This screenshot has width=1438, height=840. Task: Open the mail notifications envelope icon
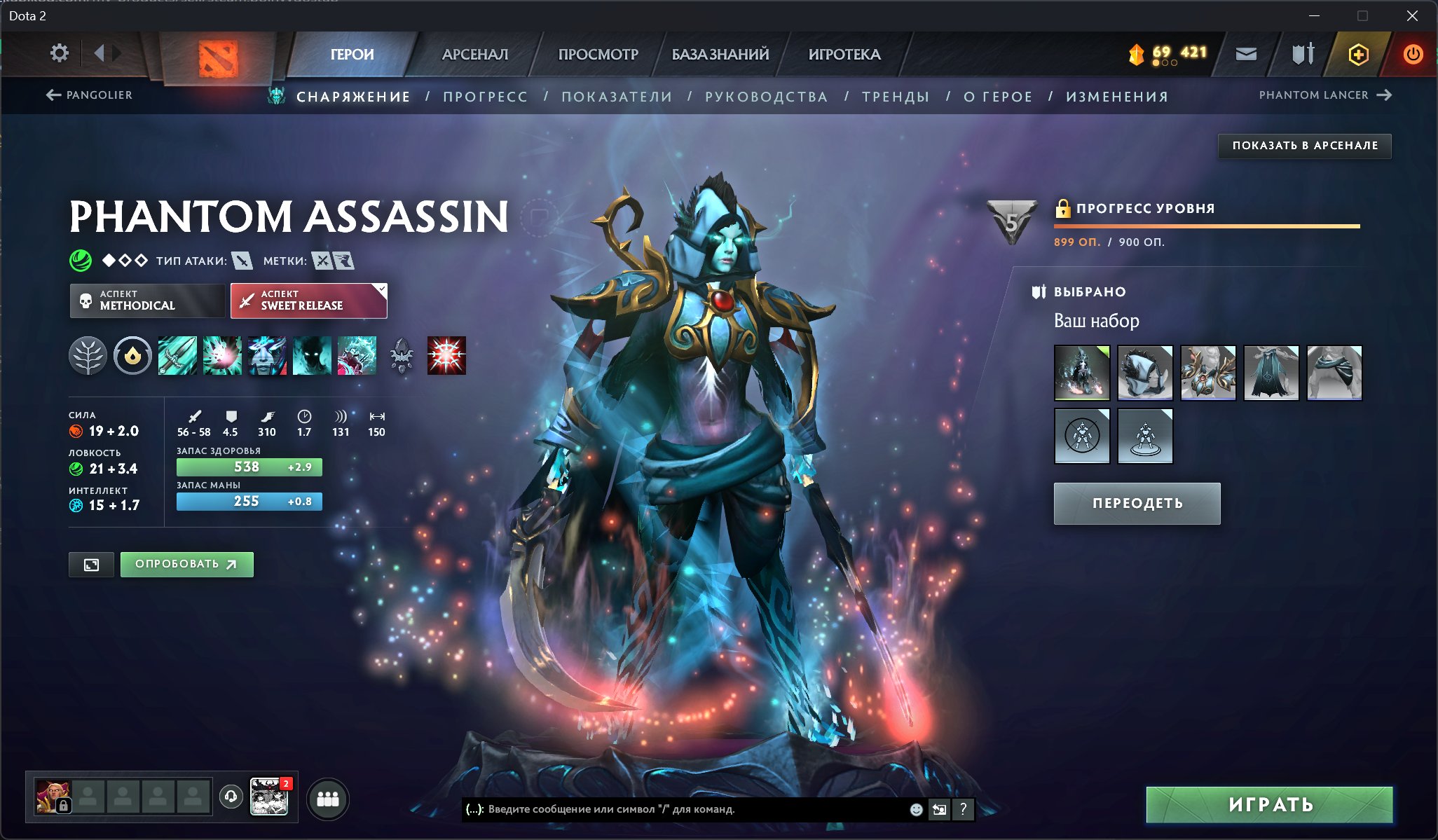pyautogui.click(x=1247, y=53)
